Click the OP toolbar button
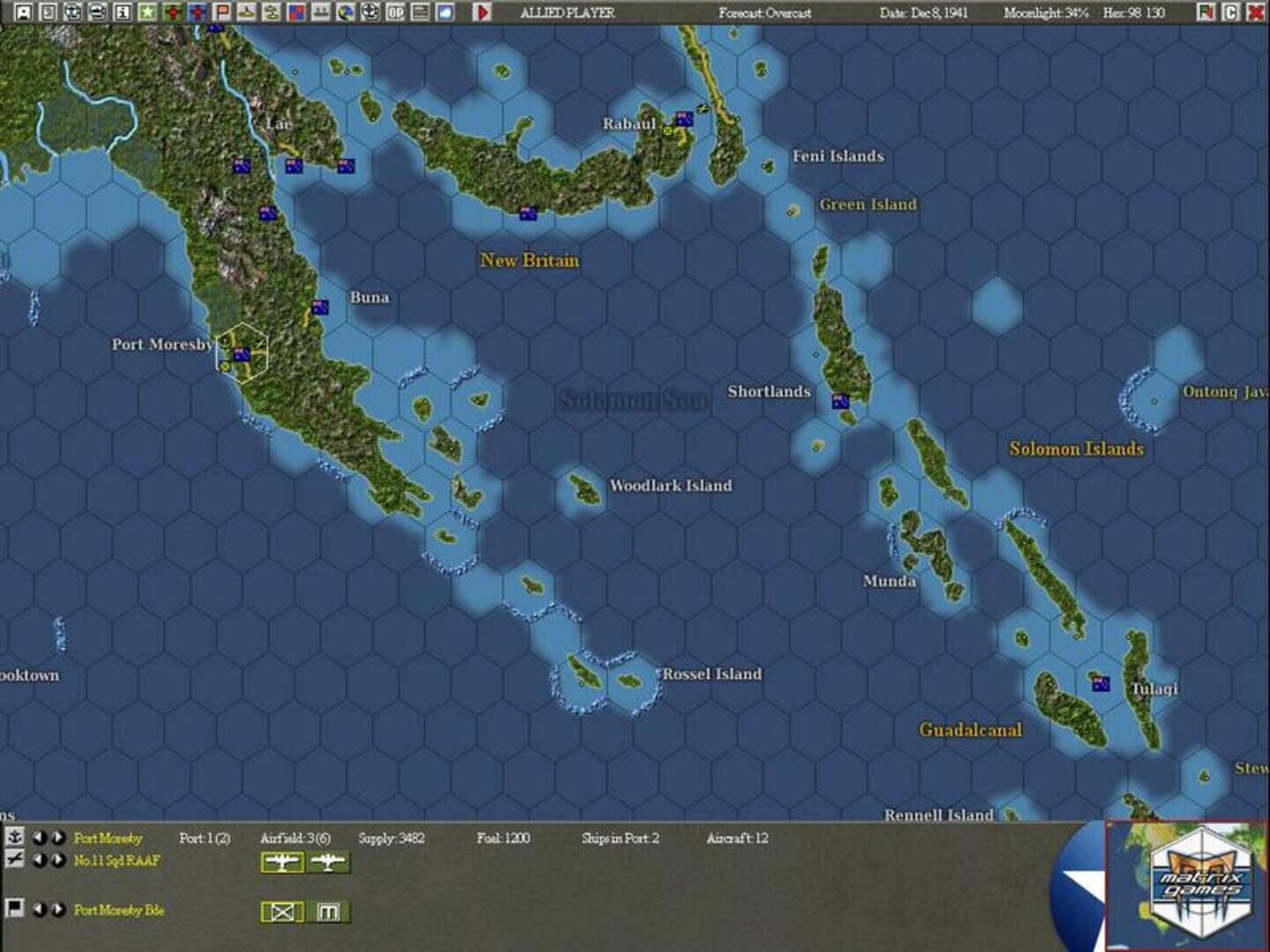 coord(394,13)
